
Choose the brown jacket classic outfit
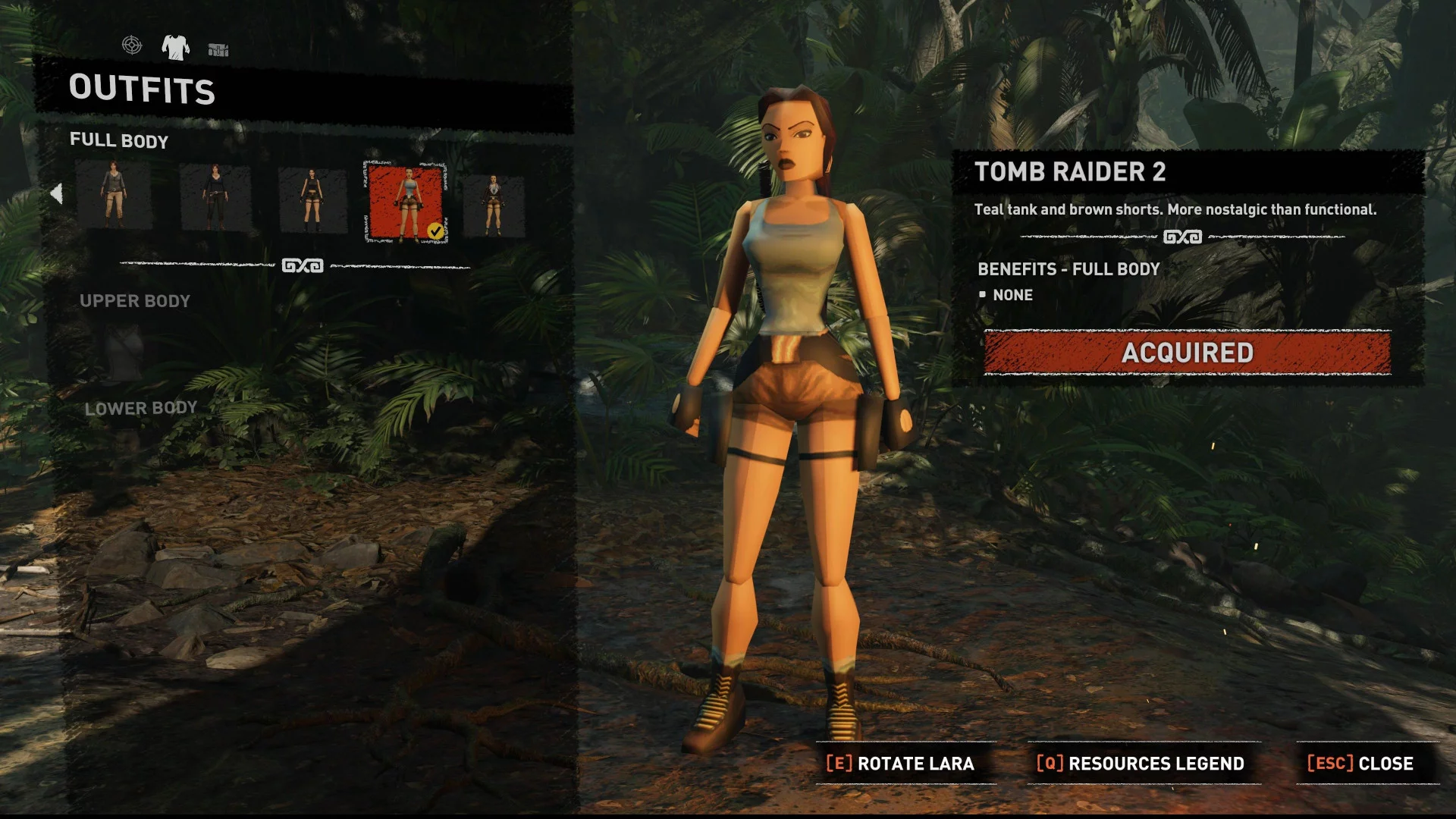tap(494, 204)
